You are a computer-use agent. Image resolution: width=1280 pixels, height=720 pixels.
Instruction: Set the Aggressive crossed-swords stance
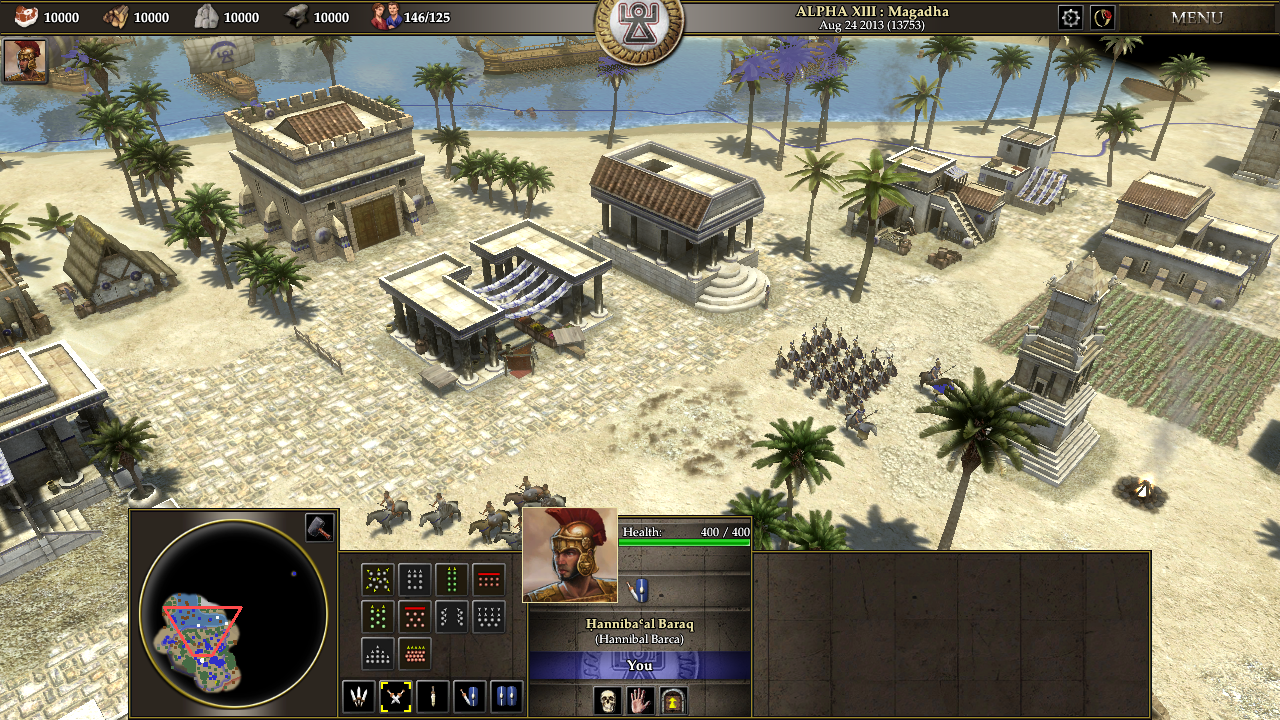point(397,697)
